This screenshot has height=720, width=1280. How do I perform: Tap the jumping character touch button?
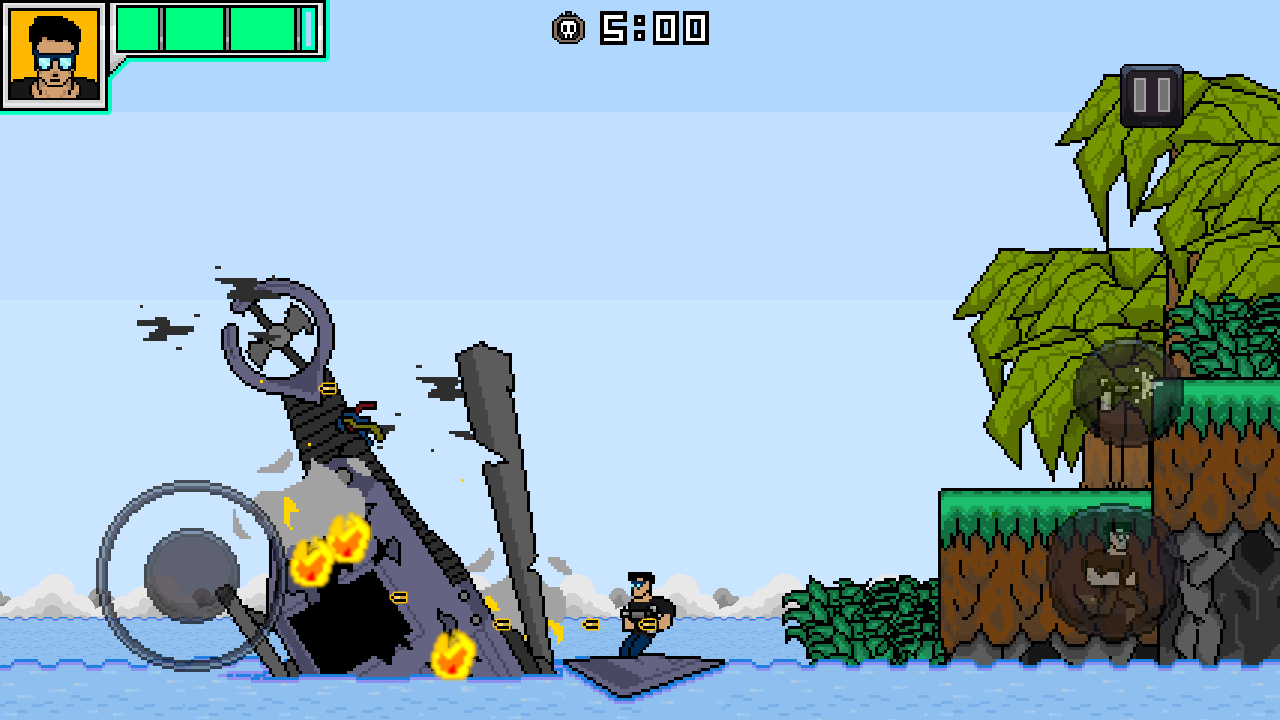(1114, 568)
